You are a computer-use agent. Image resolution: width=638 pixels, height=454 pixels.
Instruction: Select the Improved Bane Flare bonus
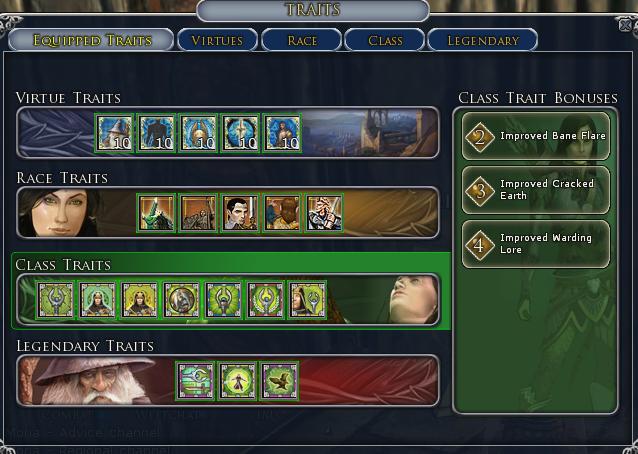point(536,136)
